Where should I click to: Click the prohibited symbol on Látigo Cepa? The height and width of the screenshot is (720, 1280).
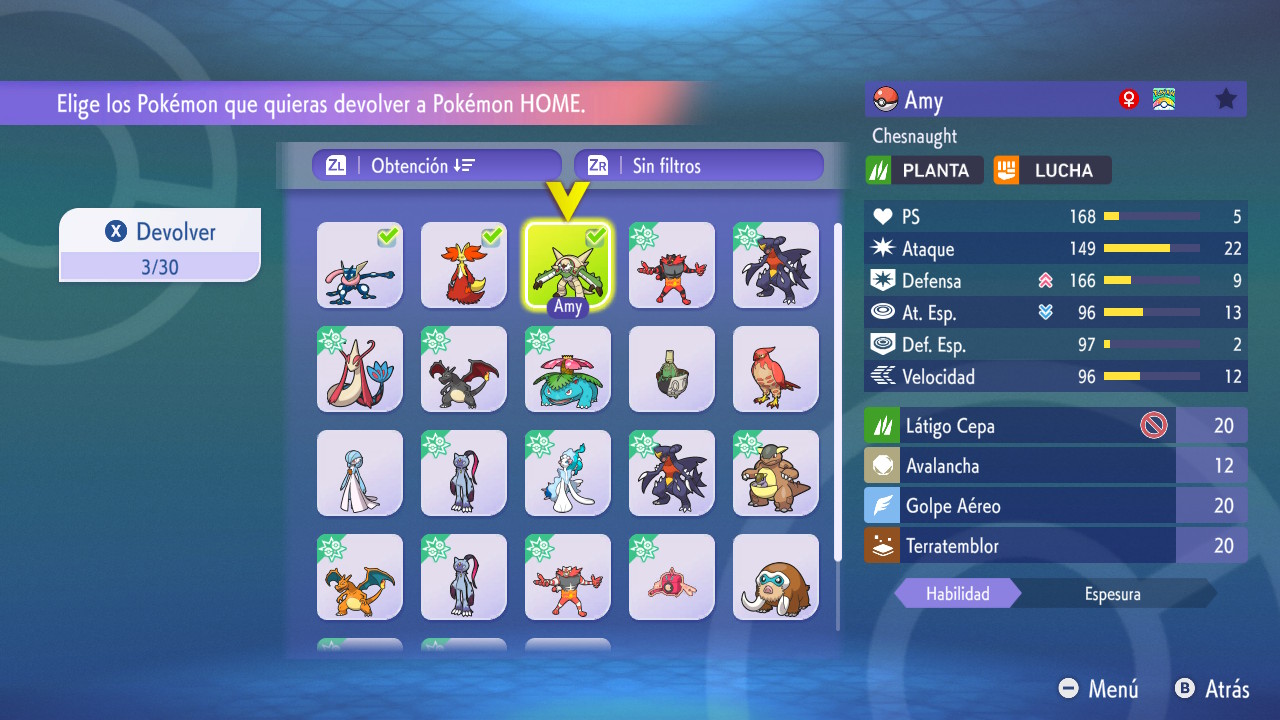coord(1155,425)
